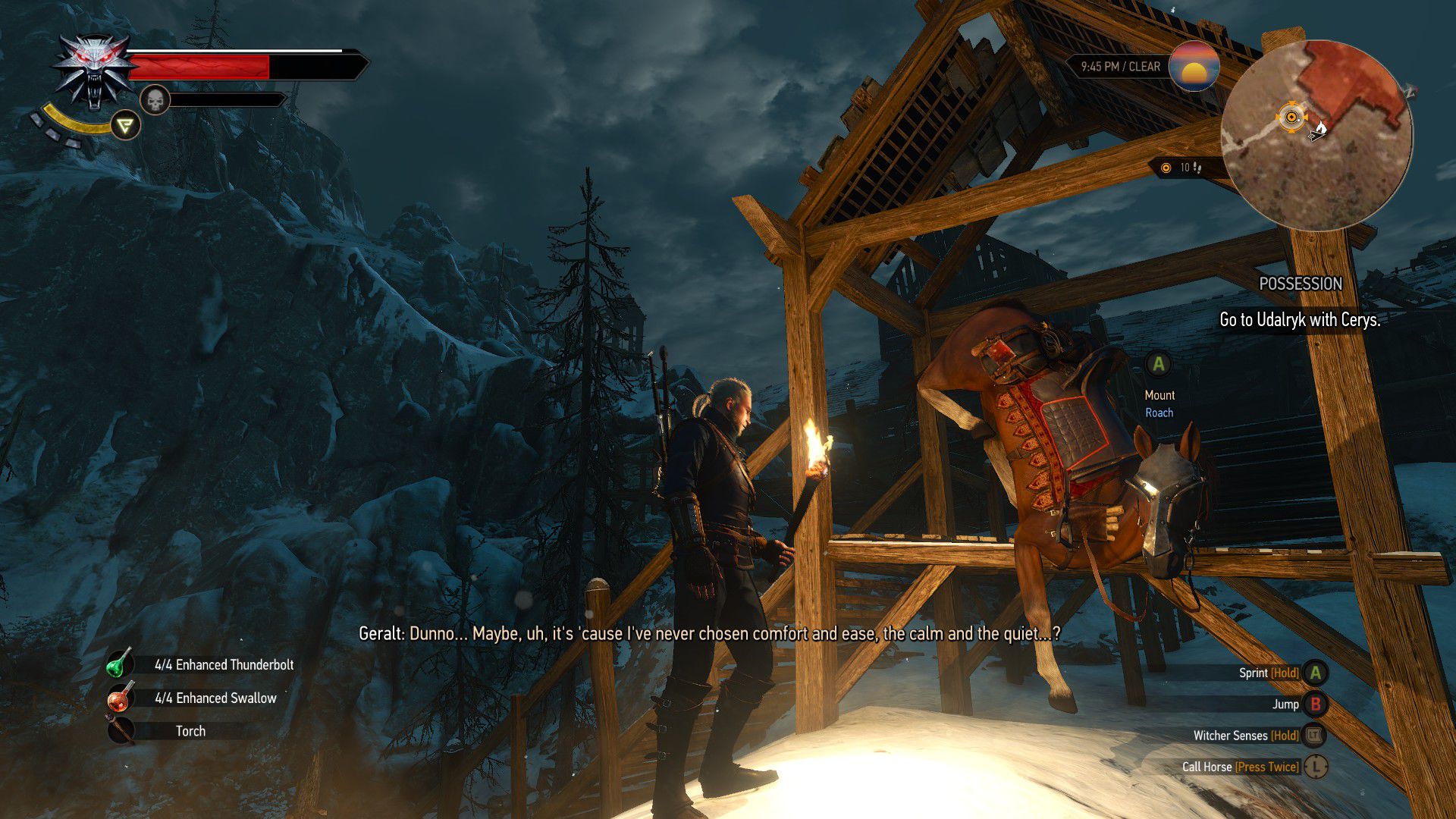1456x819 pixels.
Task: Click the circular minimap
Action: click(x=1316, y=135)
